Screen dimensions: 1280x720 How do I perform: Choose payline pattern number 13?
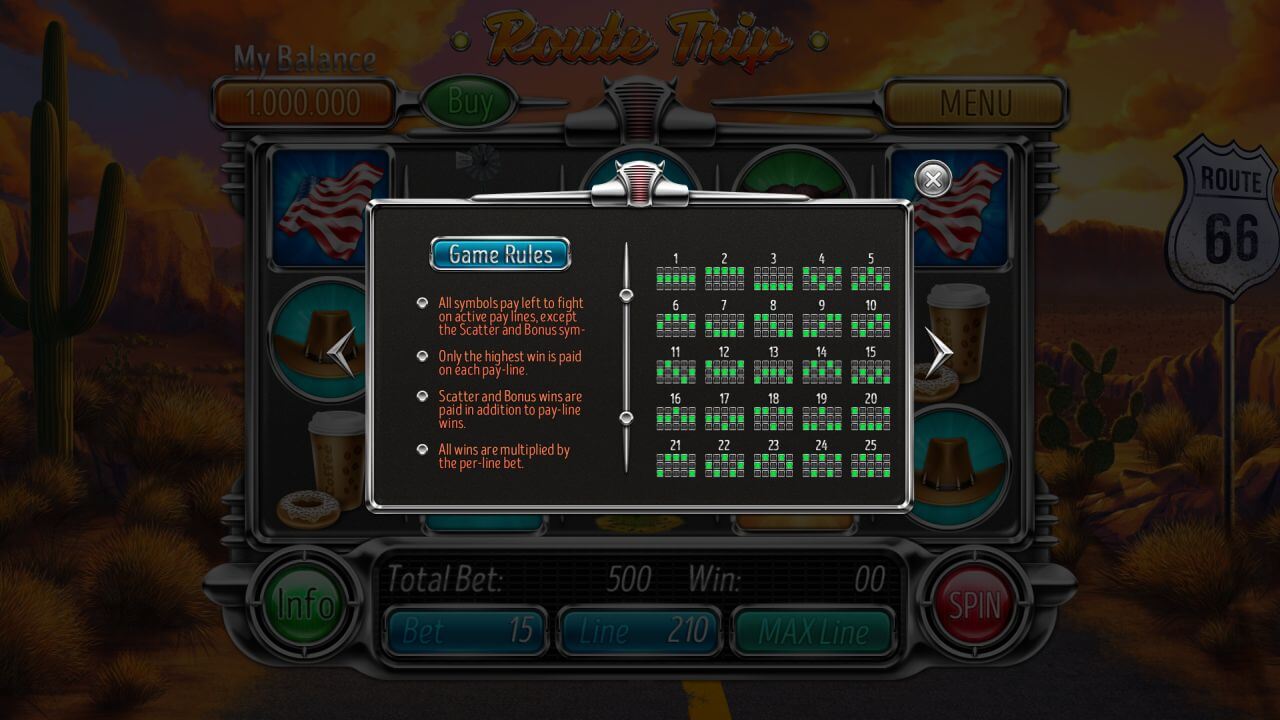coord(773,371)
